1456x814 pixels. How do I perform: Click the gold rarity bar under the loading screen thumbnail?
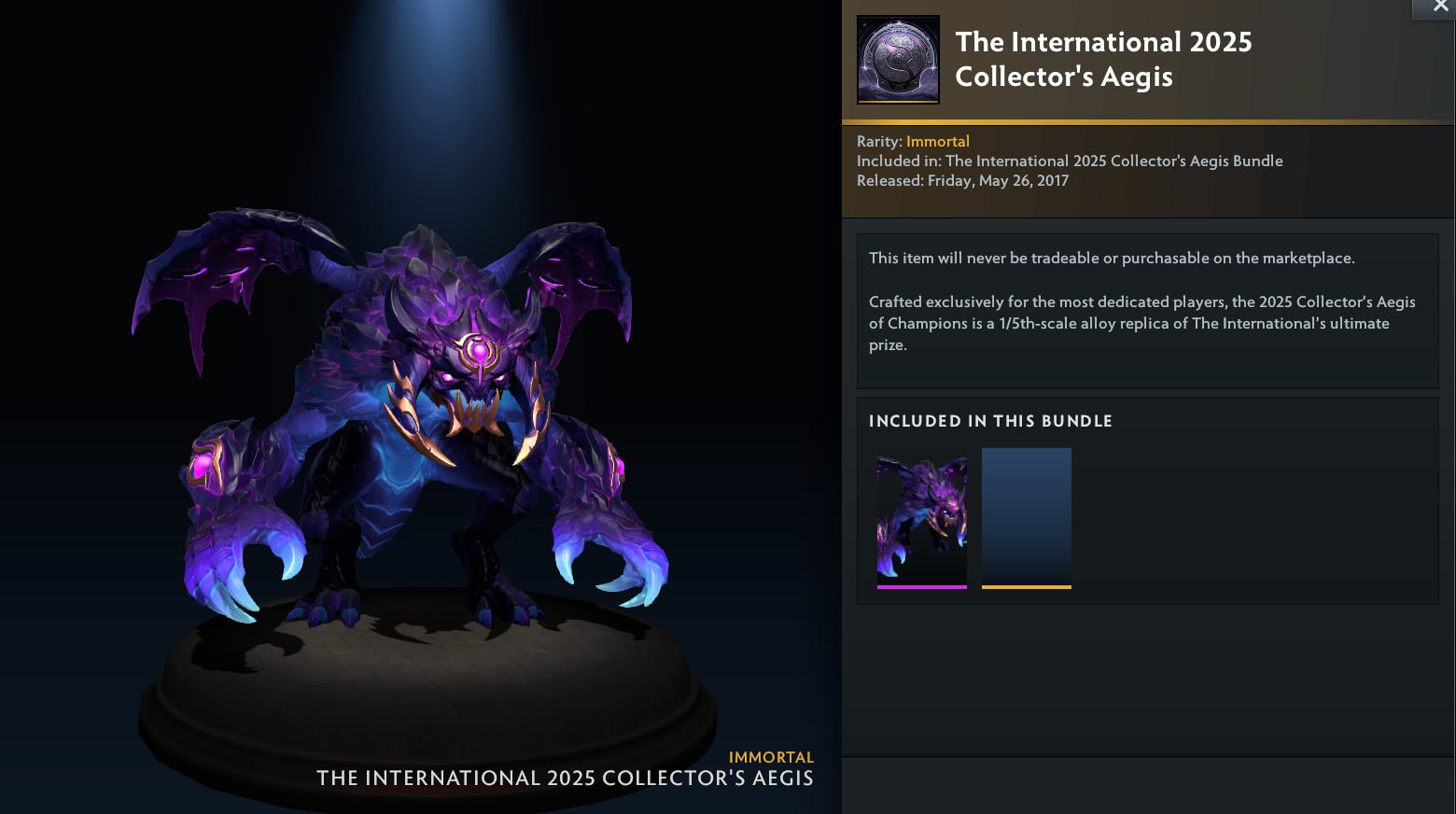point(1027,587)
